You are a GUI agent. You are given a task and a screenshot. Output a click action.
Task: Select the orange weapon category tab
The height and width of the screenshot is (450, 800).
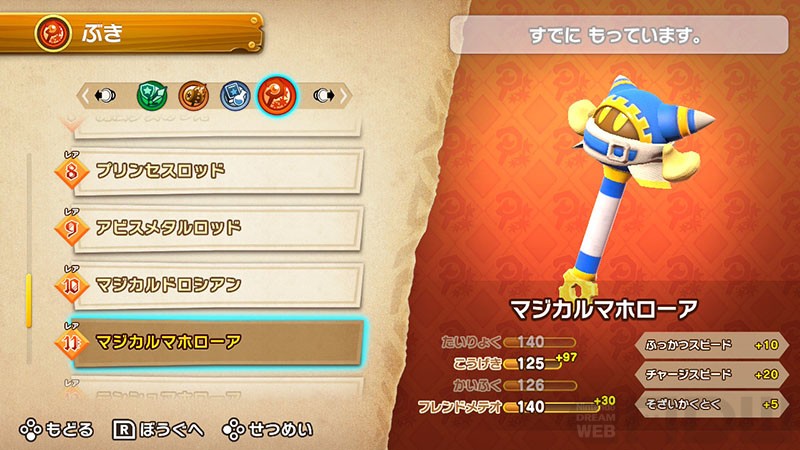pyautogui.click(x=275, y=95)
